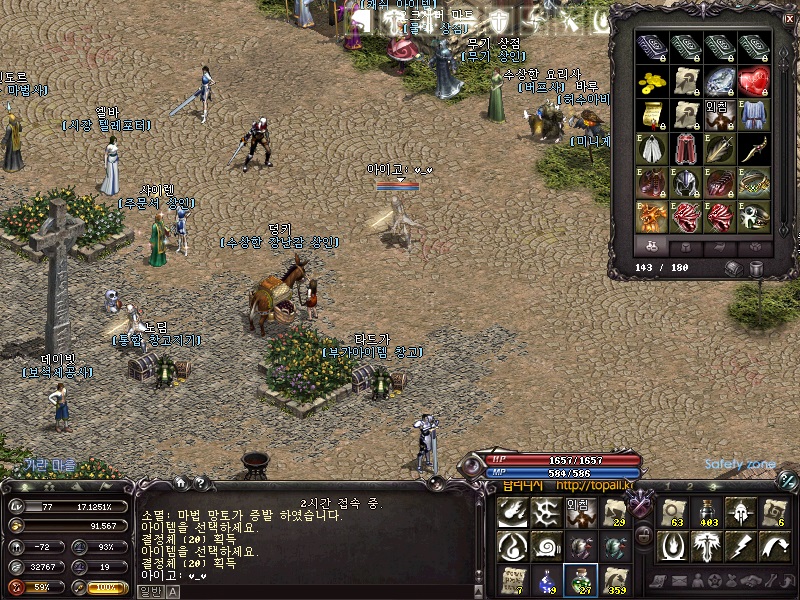Select the equipped blue tunic
The height and width of the screenshot is (600, 800).
(x=755, y=115)
